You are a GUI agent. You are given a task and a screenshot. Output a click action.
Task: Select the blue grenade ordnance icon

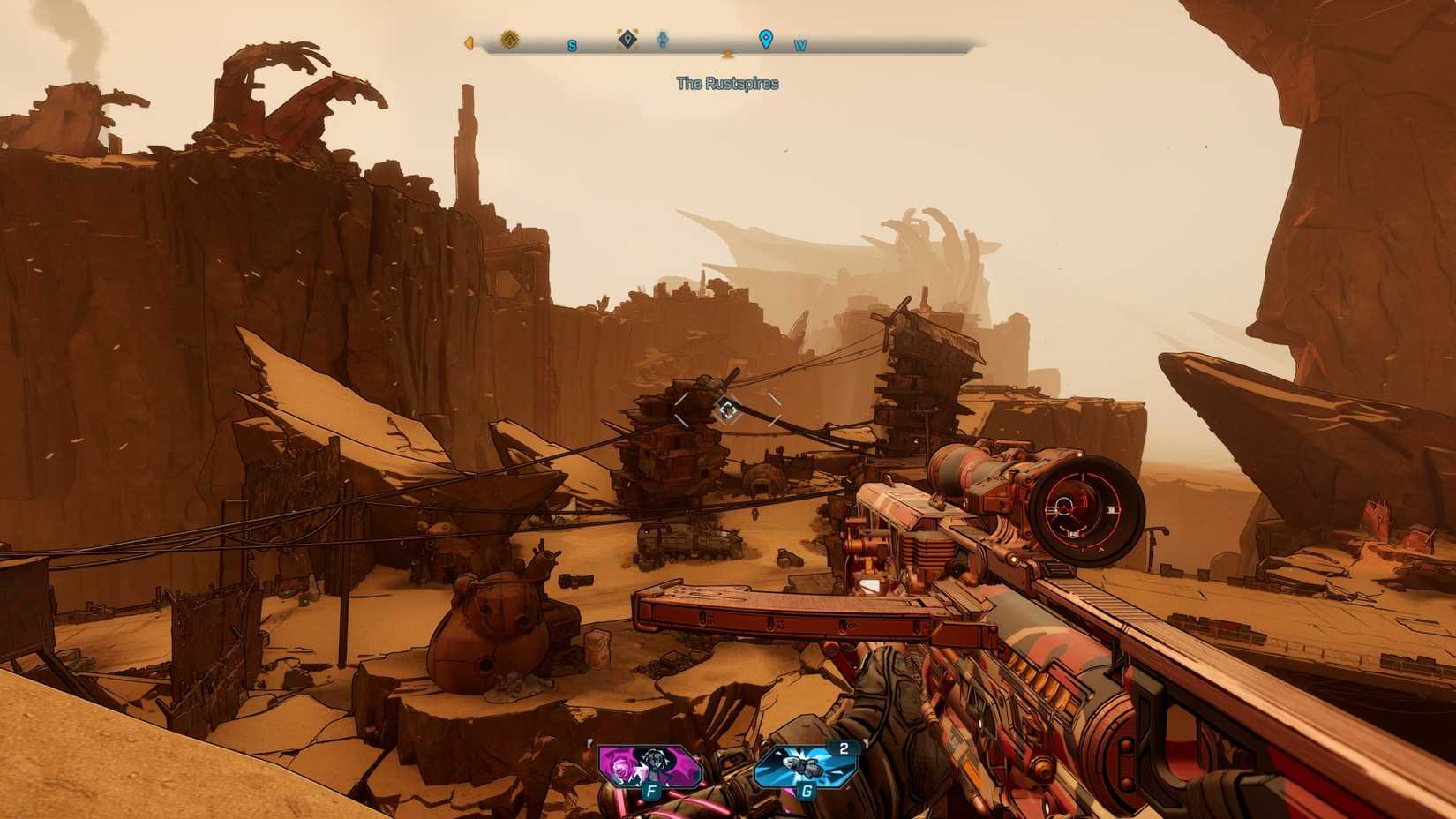pyautogui.click(x=805, y=766)
